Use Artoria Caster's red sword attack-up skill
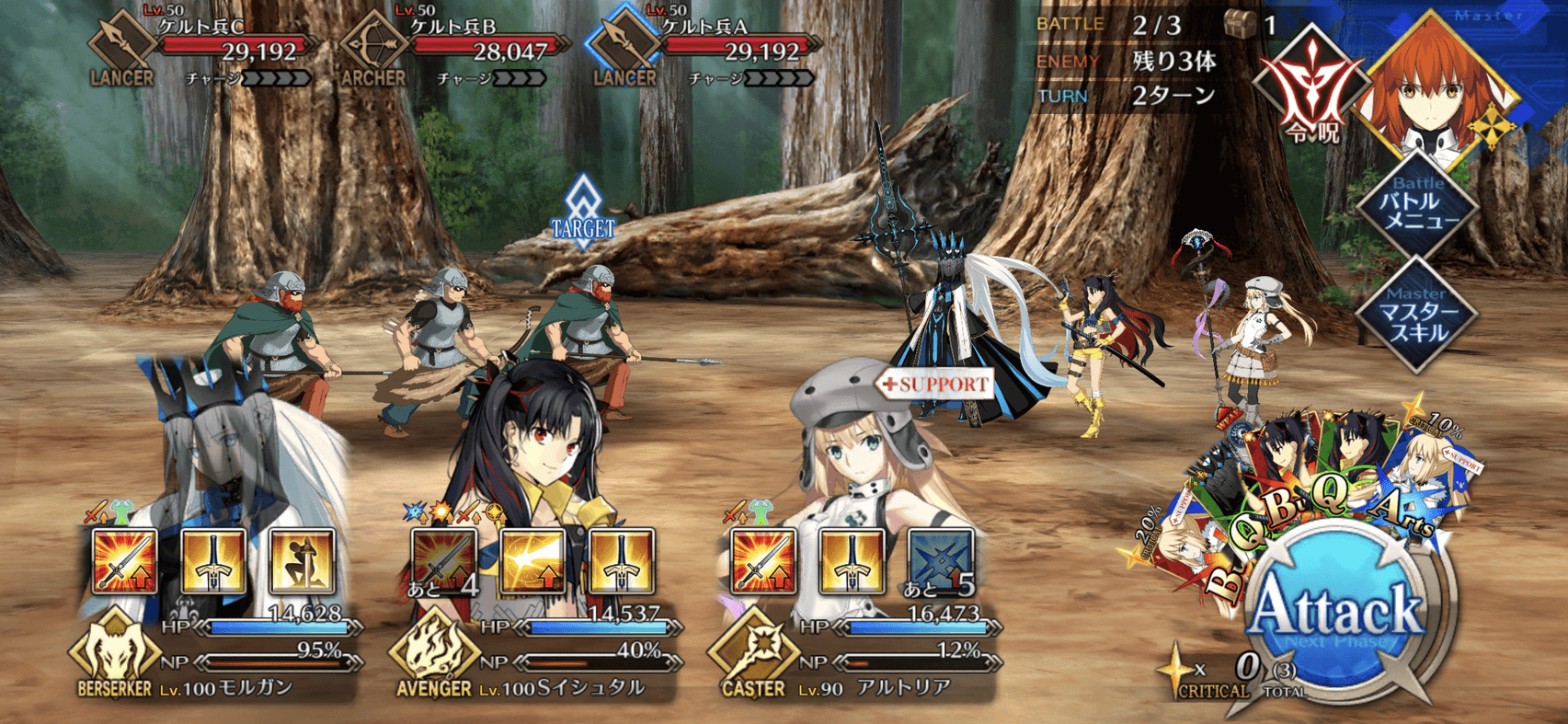Viewport: 1568px width, 724px height. point(763,561)
